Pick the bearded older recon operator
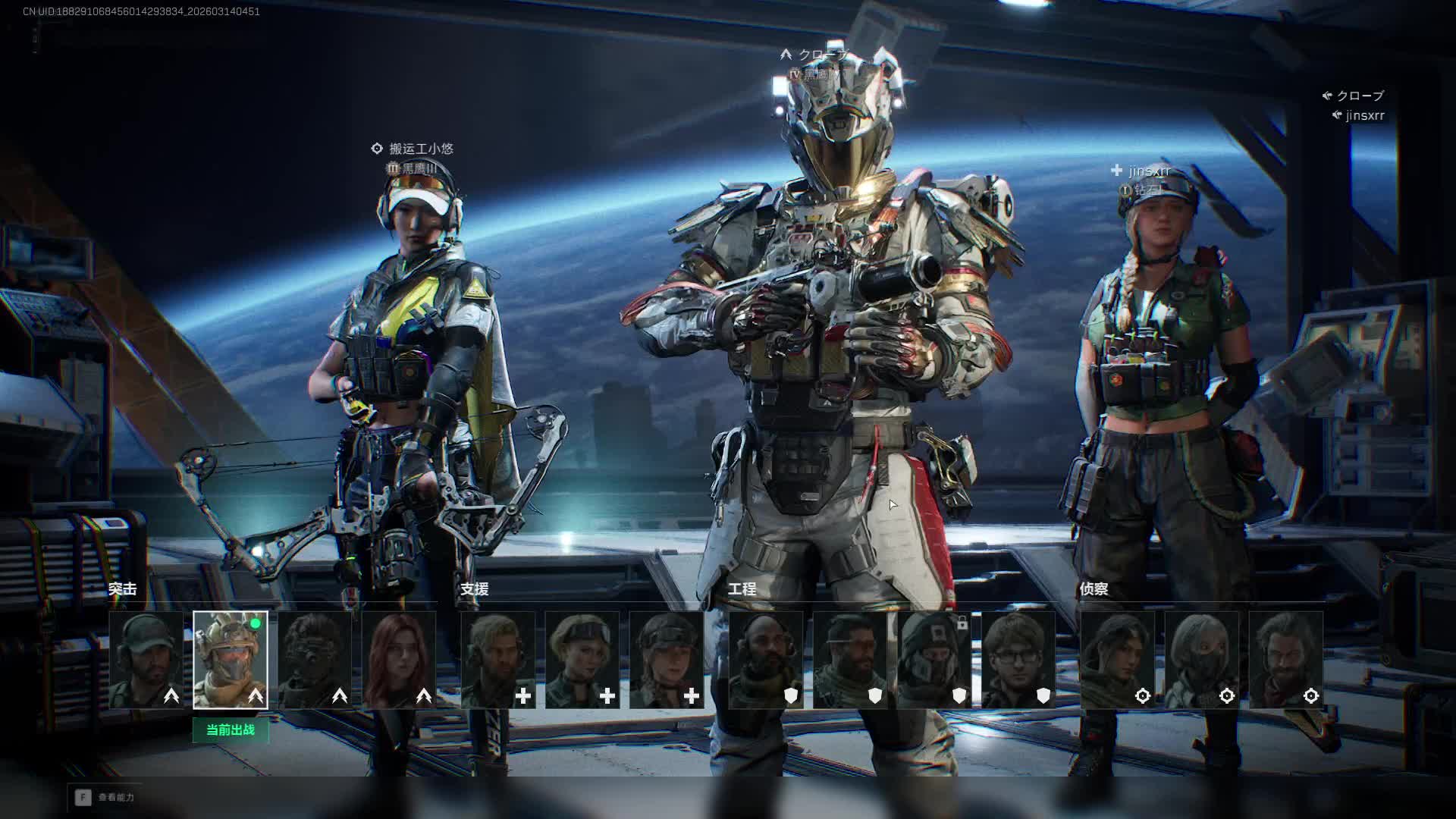Screen dimensions: 1456x819 tap(1286, 660)
